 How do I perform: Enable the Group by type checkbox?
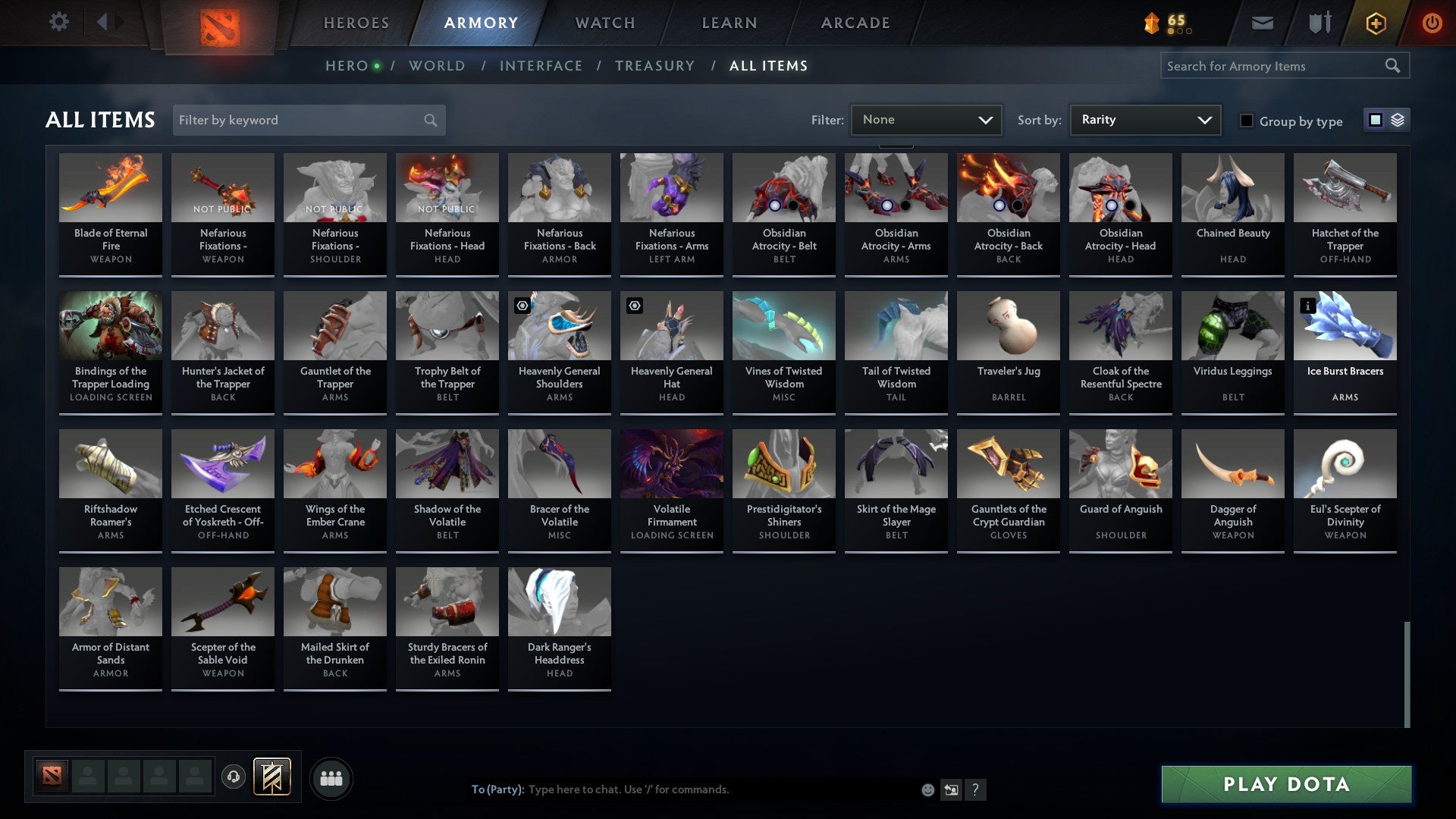(x=1247, y=121)
